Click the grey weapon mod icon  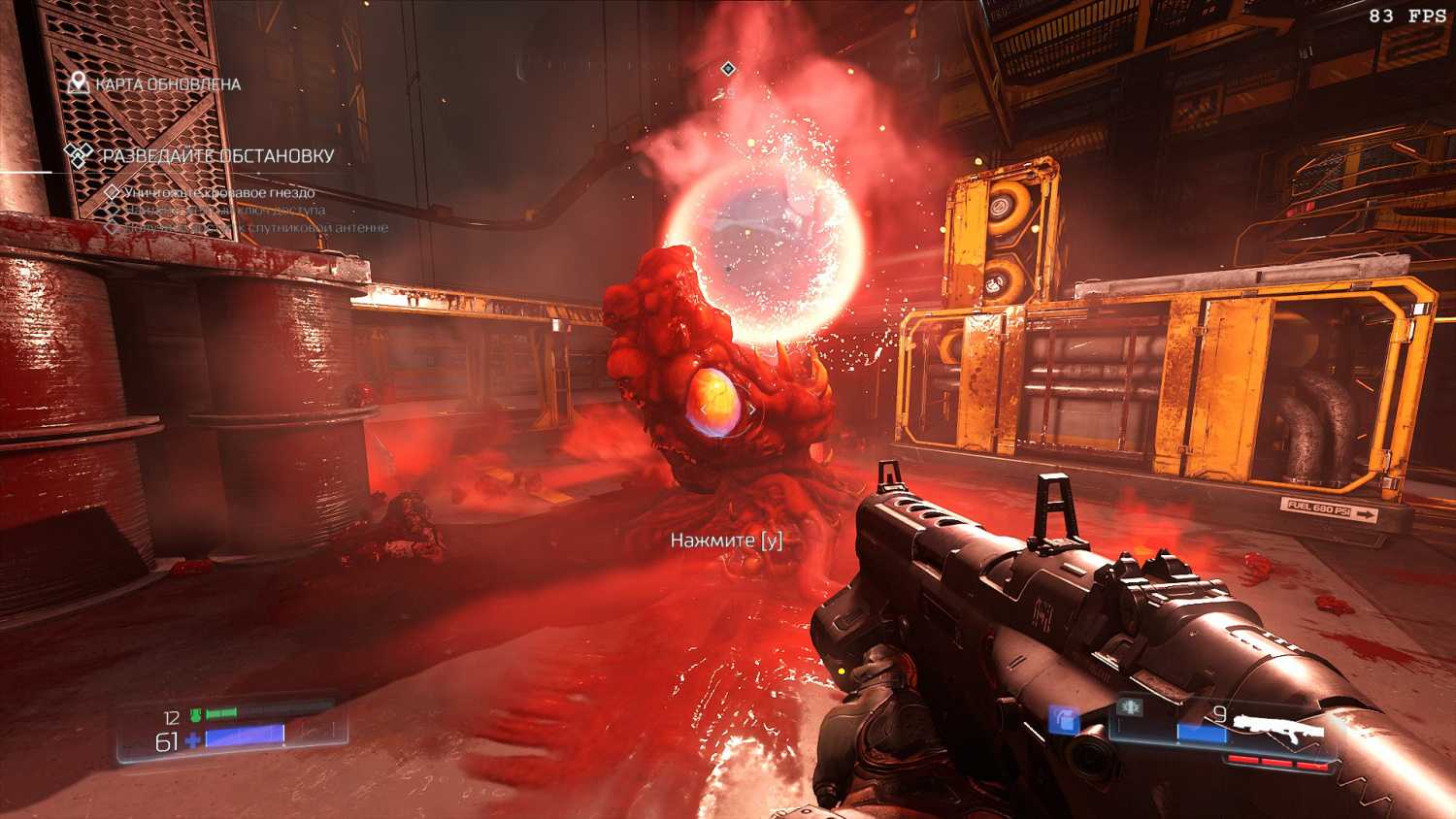click(x=1128, y=707)
